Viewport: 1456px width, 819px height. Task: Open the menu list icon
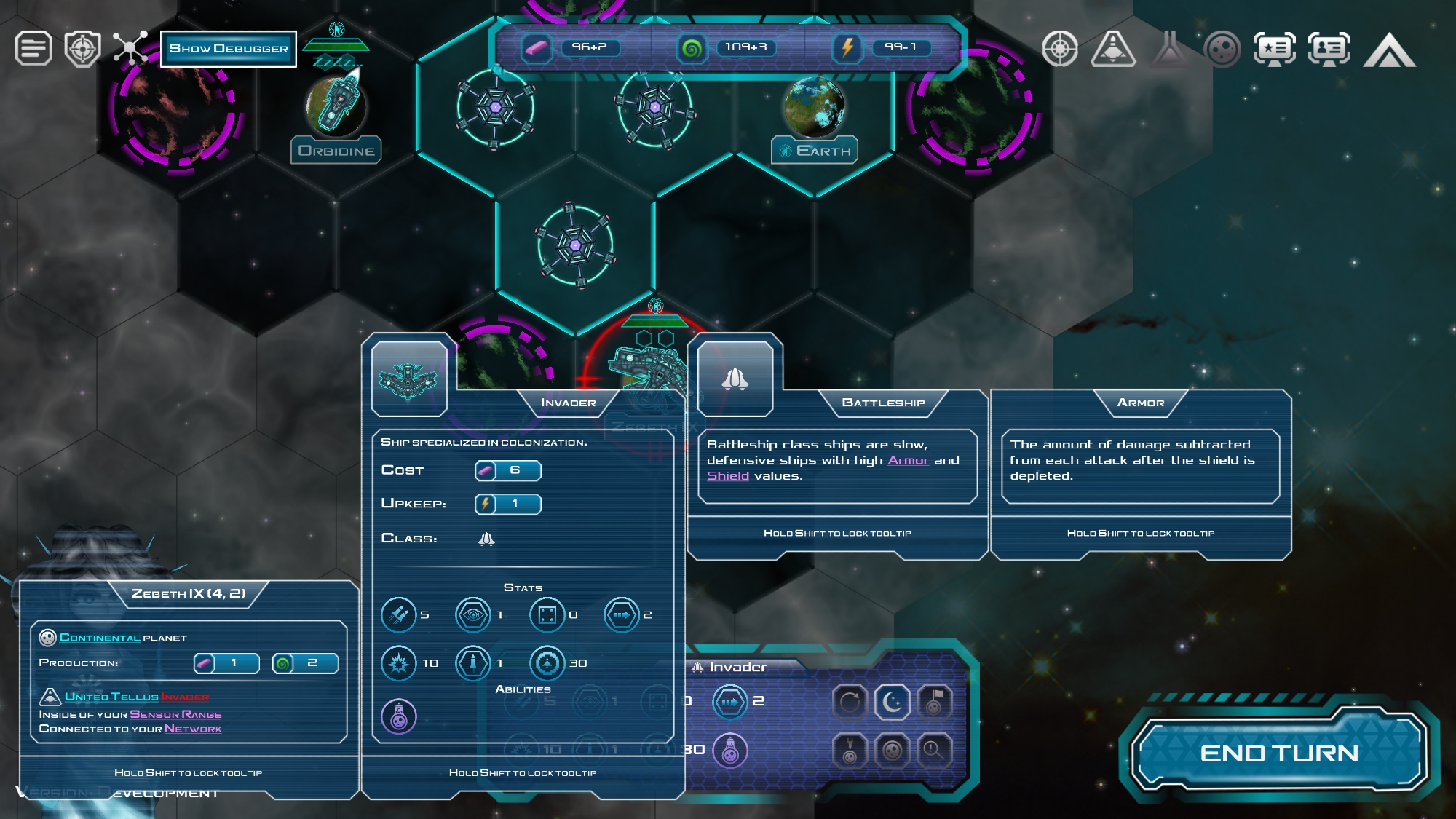(x=33, y=49)
